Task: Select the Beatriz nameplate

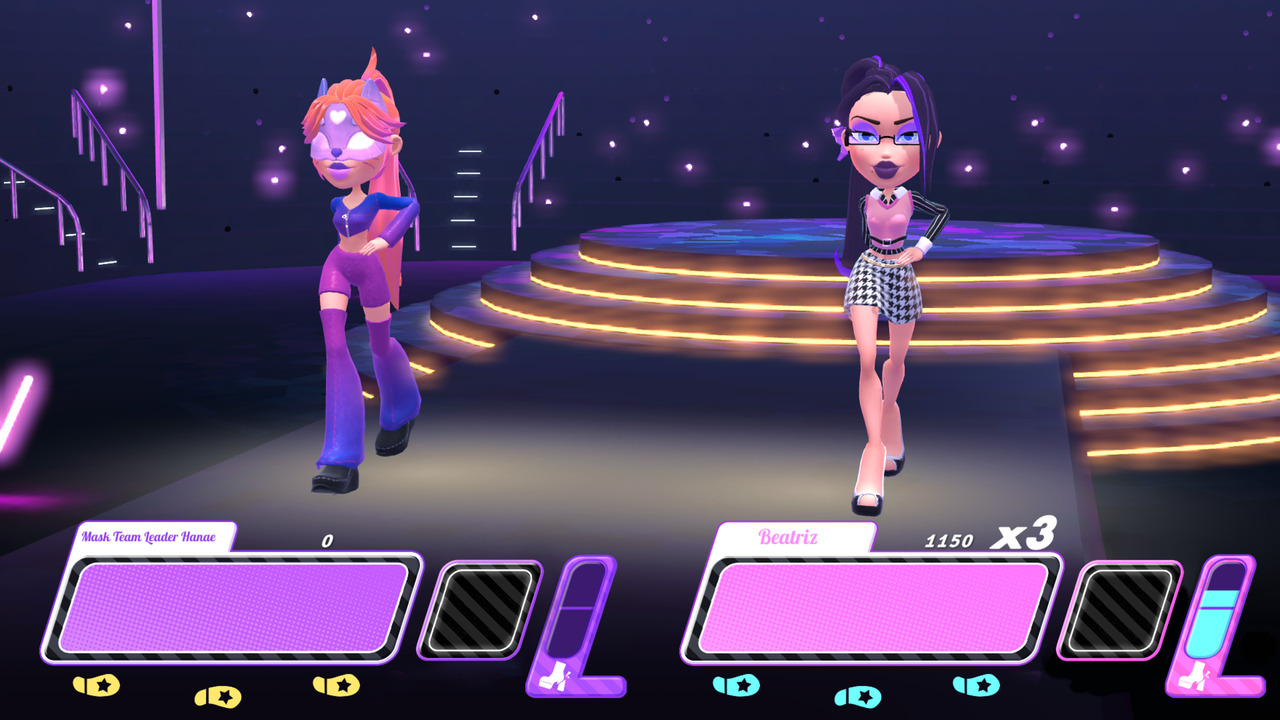Action: point(788,537)
